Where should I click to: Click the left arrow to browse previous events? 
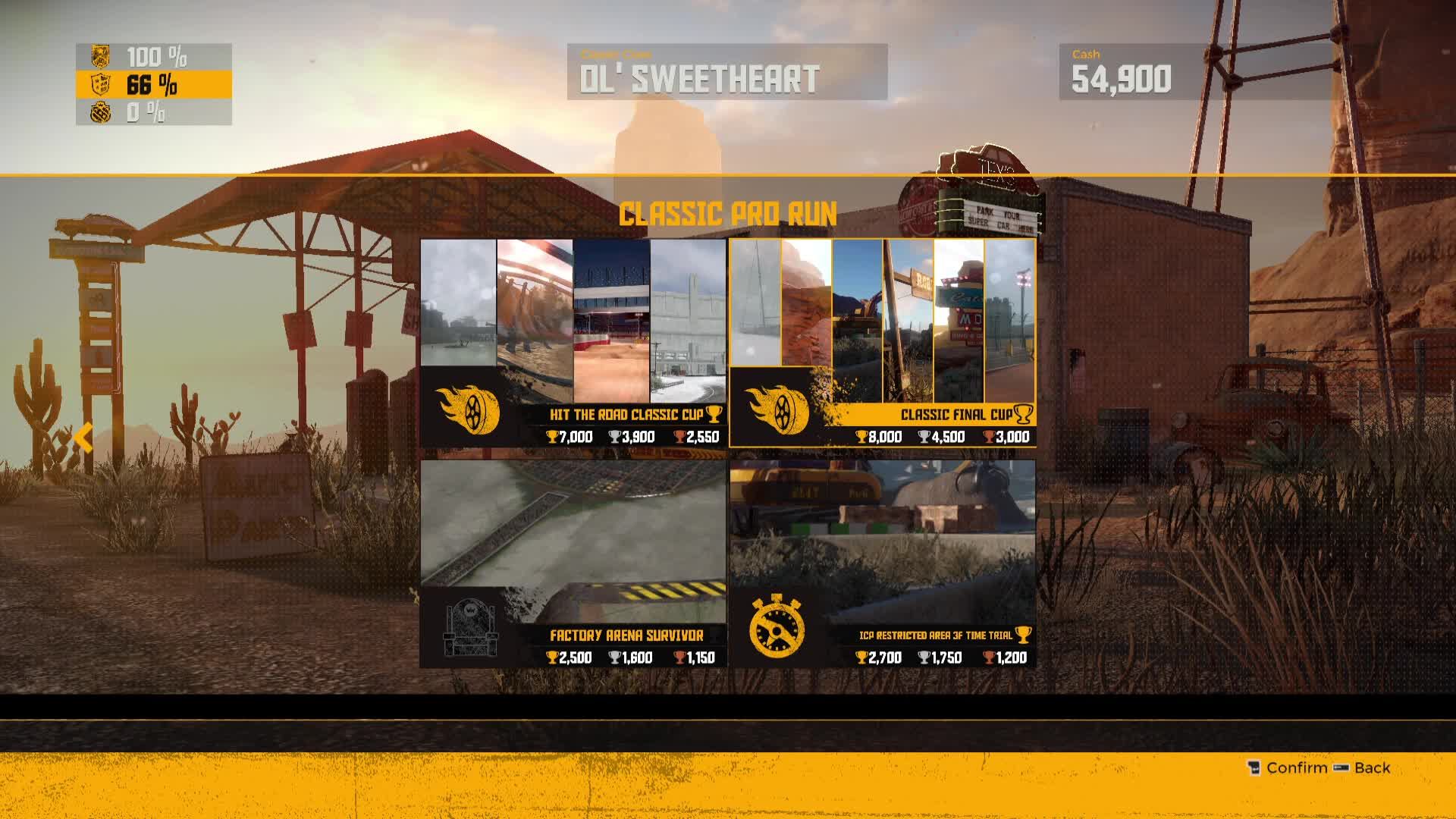coord(83,436)
